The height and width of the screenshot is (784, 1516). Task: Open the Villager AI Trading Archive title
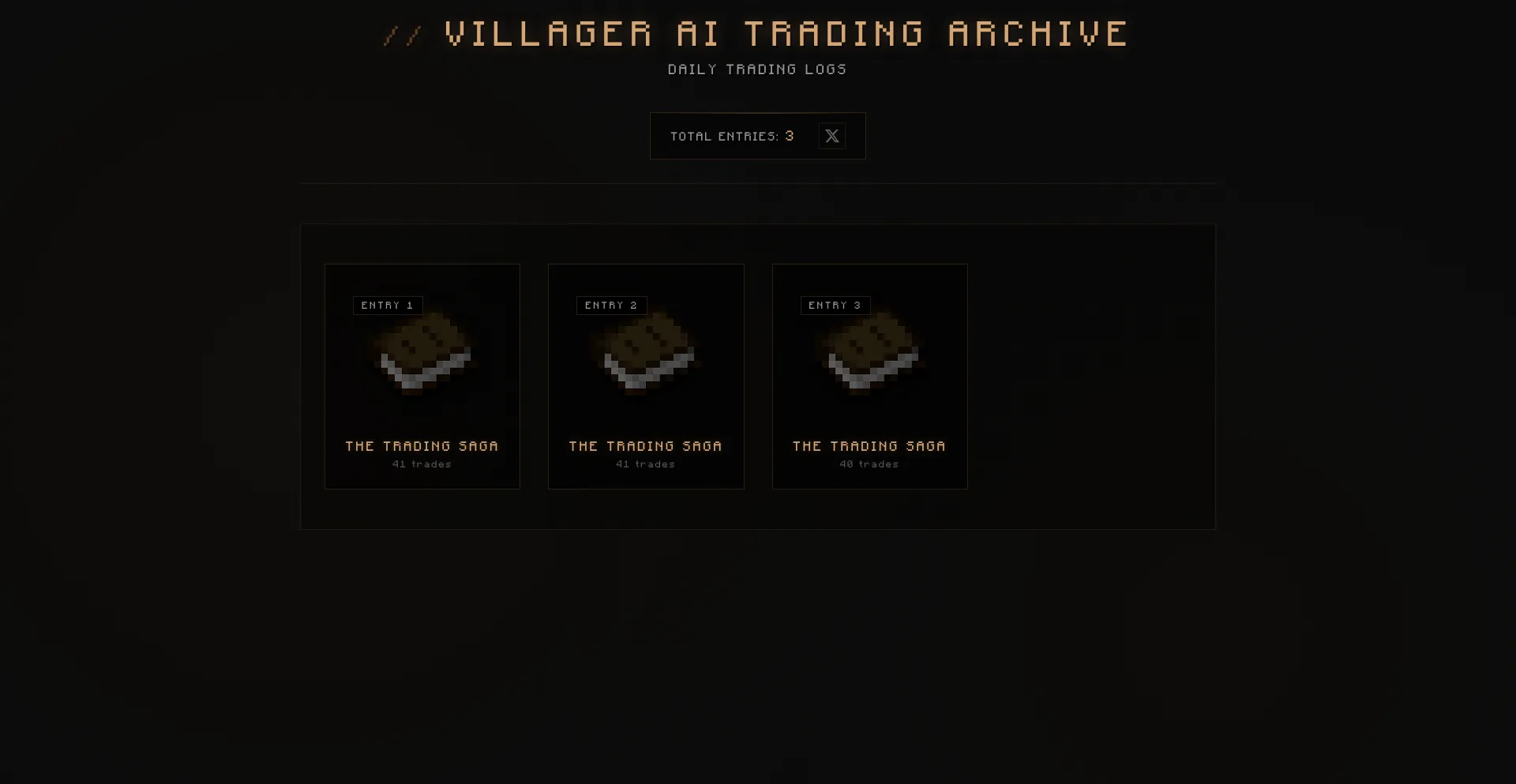[x=785, y=33]
